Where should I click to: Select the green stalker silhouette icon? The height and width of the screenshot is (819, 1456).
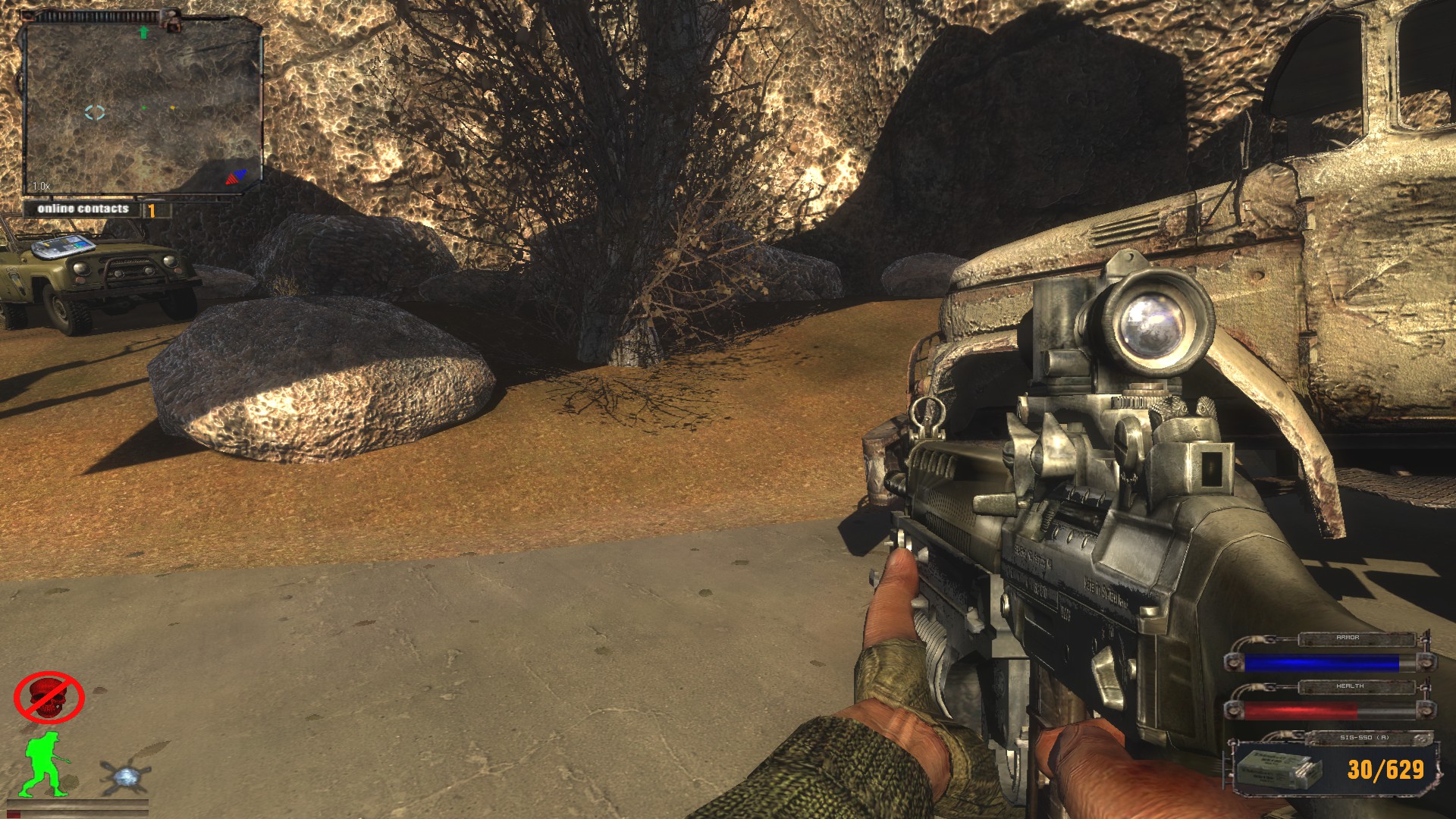pyautogui.click(x=45, y=764)
